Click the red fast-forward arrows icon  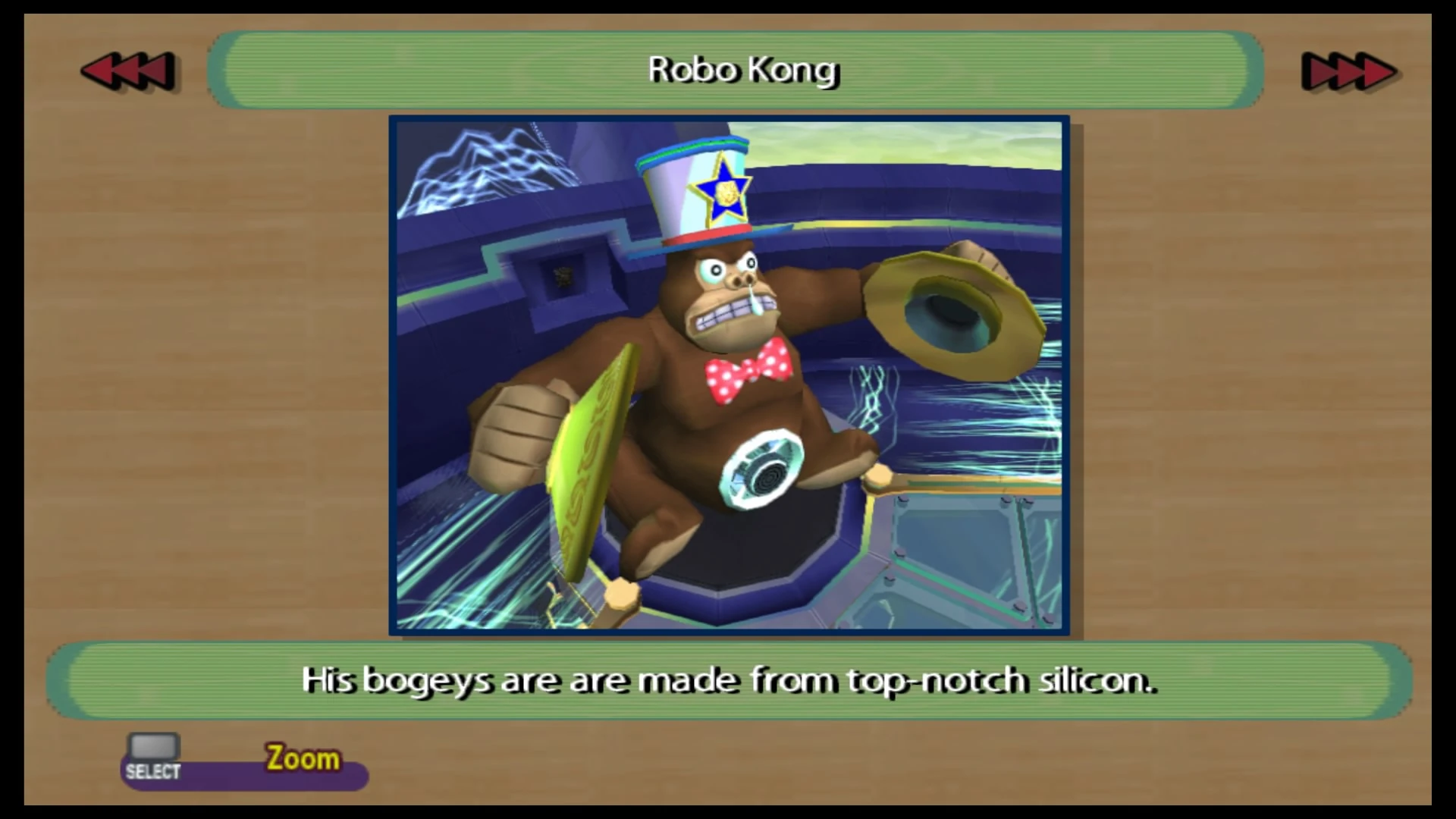click(x=1348, y=71)
